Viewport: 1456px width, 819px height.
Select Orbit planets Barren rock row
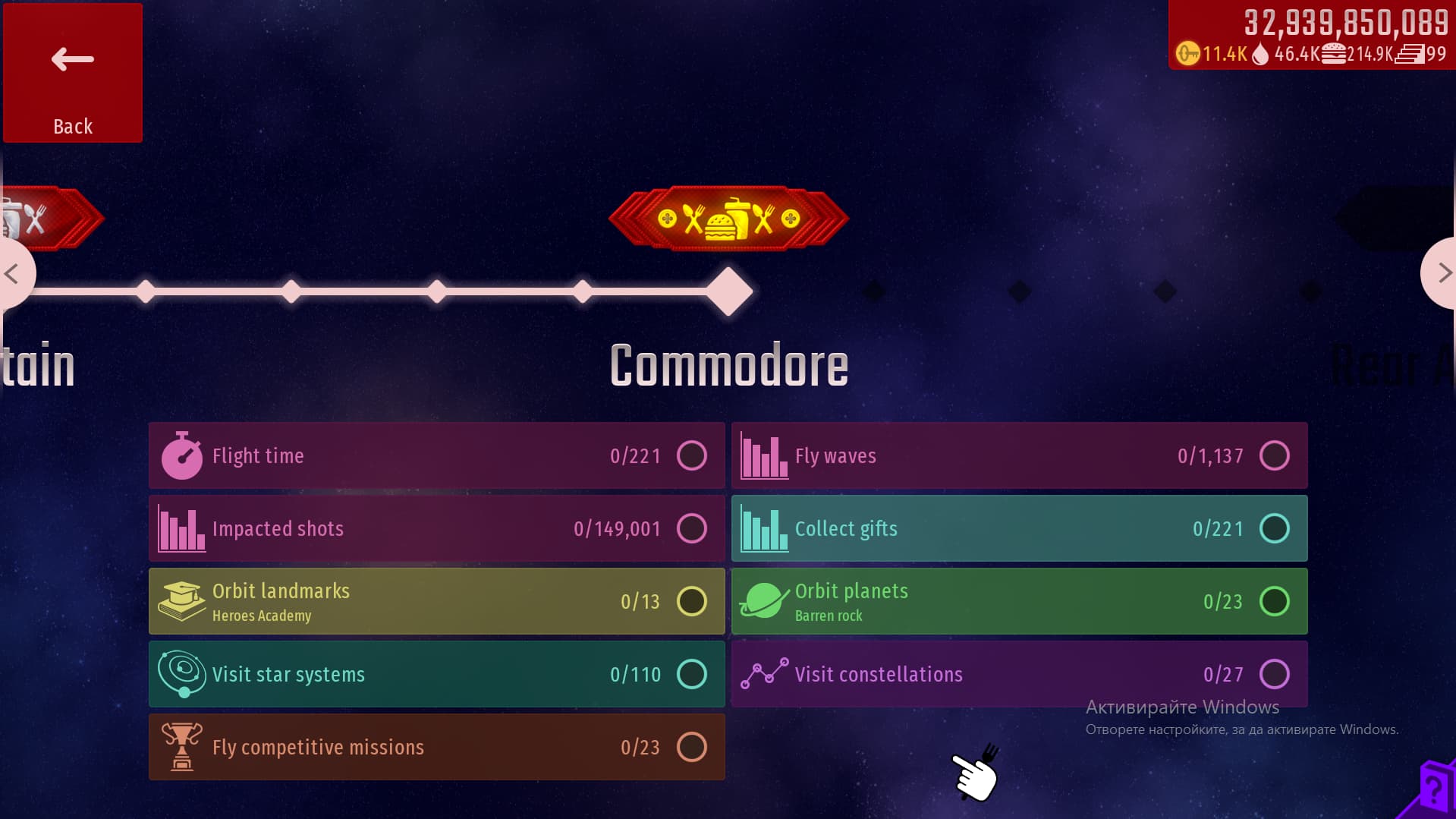tap(1019, 601)
